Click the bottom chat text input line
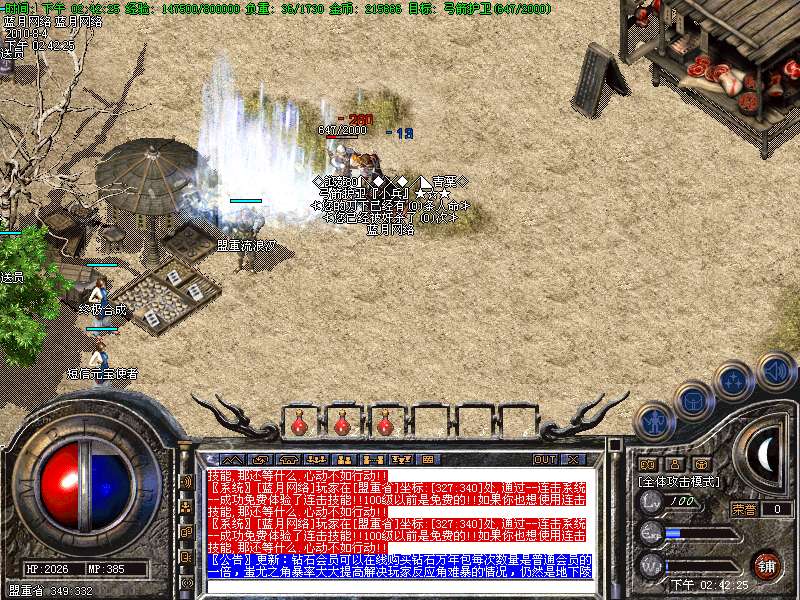This screenshot has height=600, width=800. click(x=398, y=588)
